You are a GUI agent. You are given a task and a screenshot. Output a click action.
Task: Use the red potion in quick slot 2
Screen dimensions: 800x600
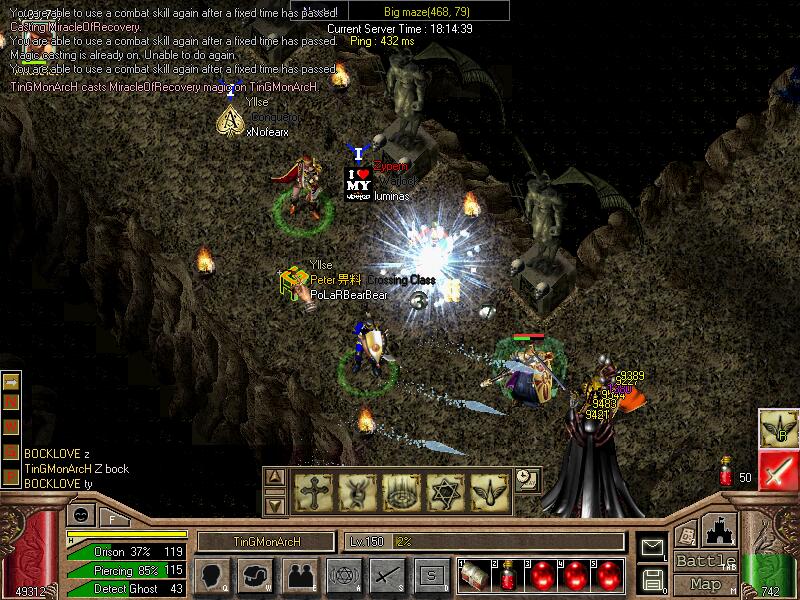click(508, 576)
